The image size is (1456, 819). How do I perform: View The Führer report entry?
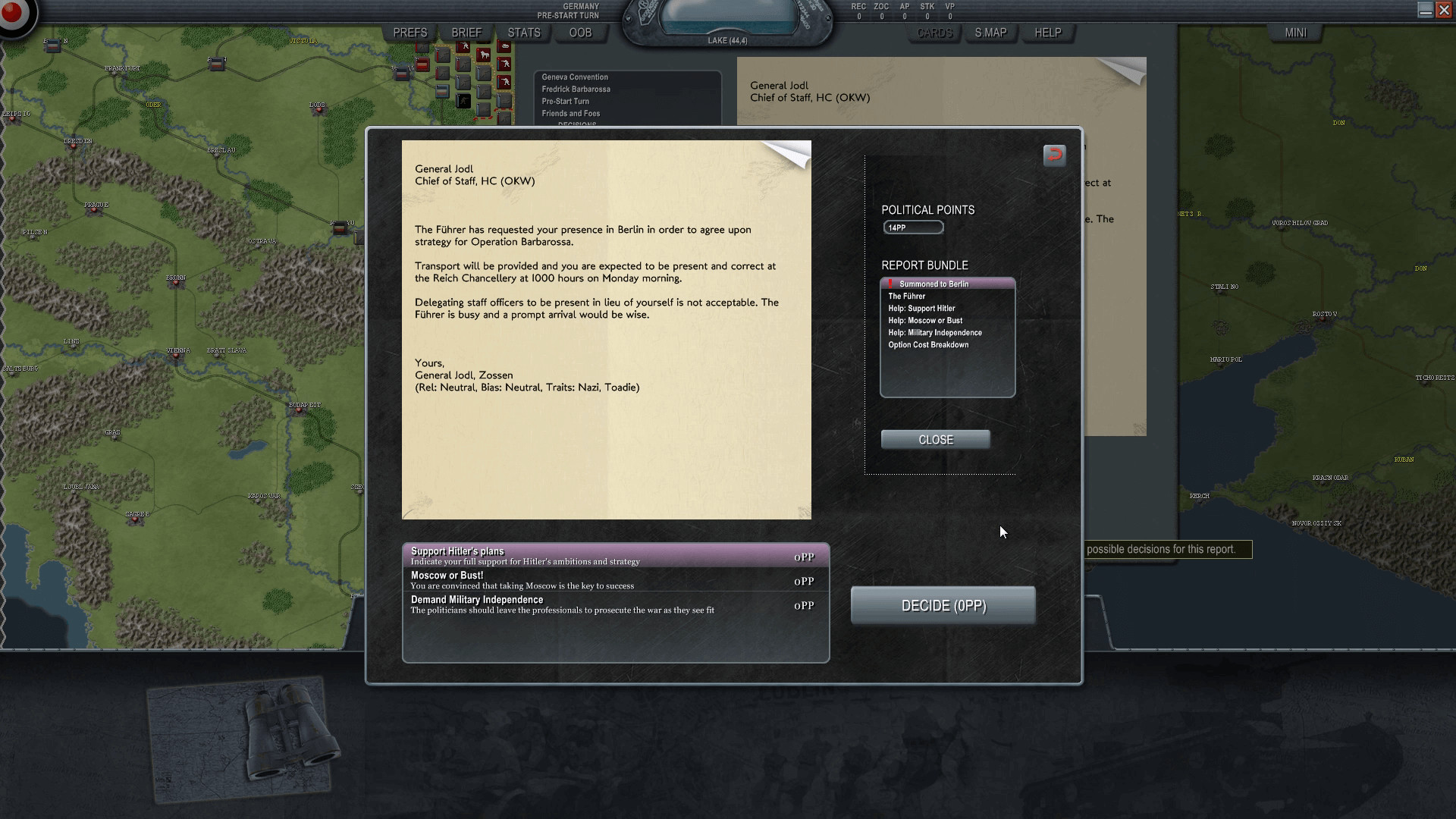(907, 297)
